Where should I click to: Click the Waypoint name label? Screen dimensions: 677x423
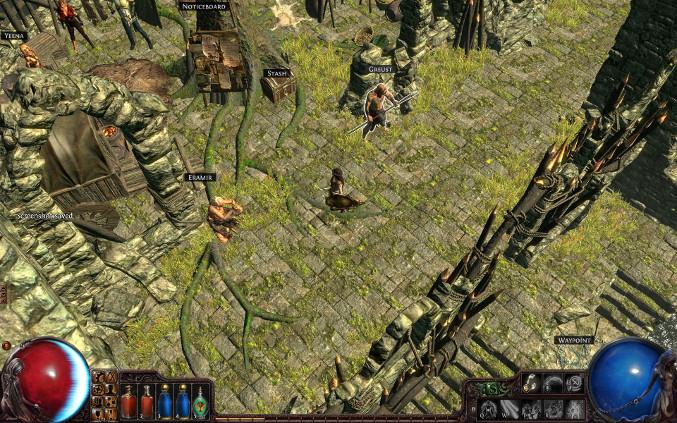(x=575, y=340)
